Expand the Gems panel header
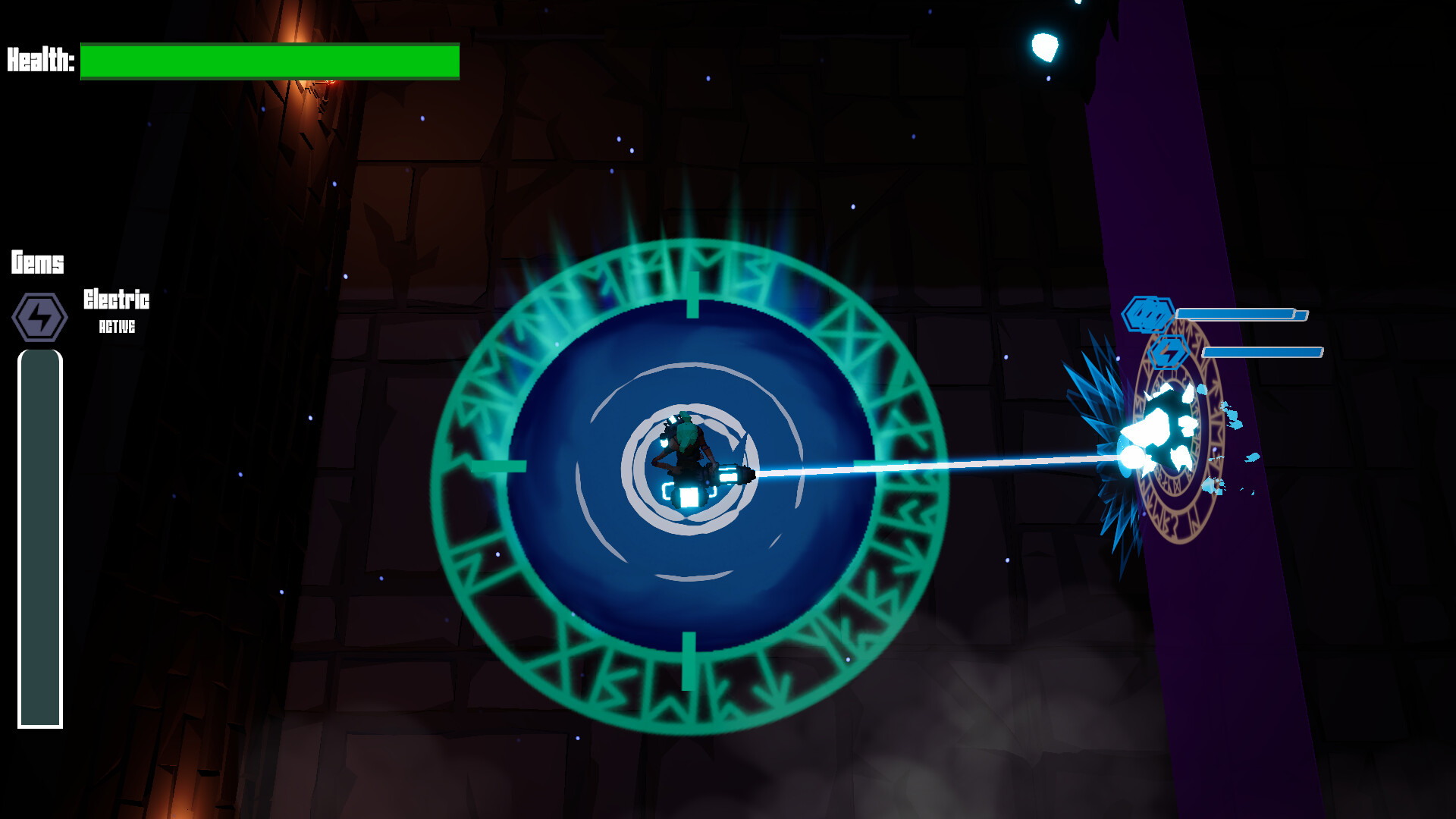The width and height of the screenshot is (1456, 819). (36, 264)
